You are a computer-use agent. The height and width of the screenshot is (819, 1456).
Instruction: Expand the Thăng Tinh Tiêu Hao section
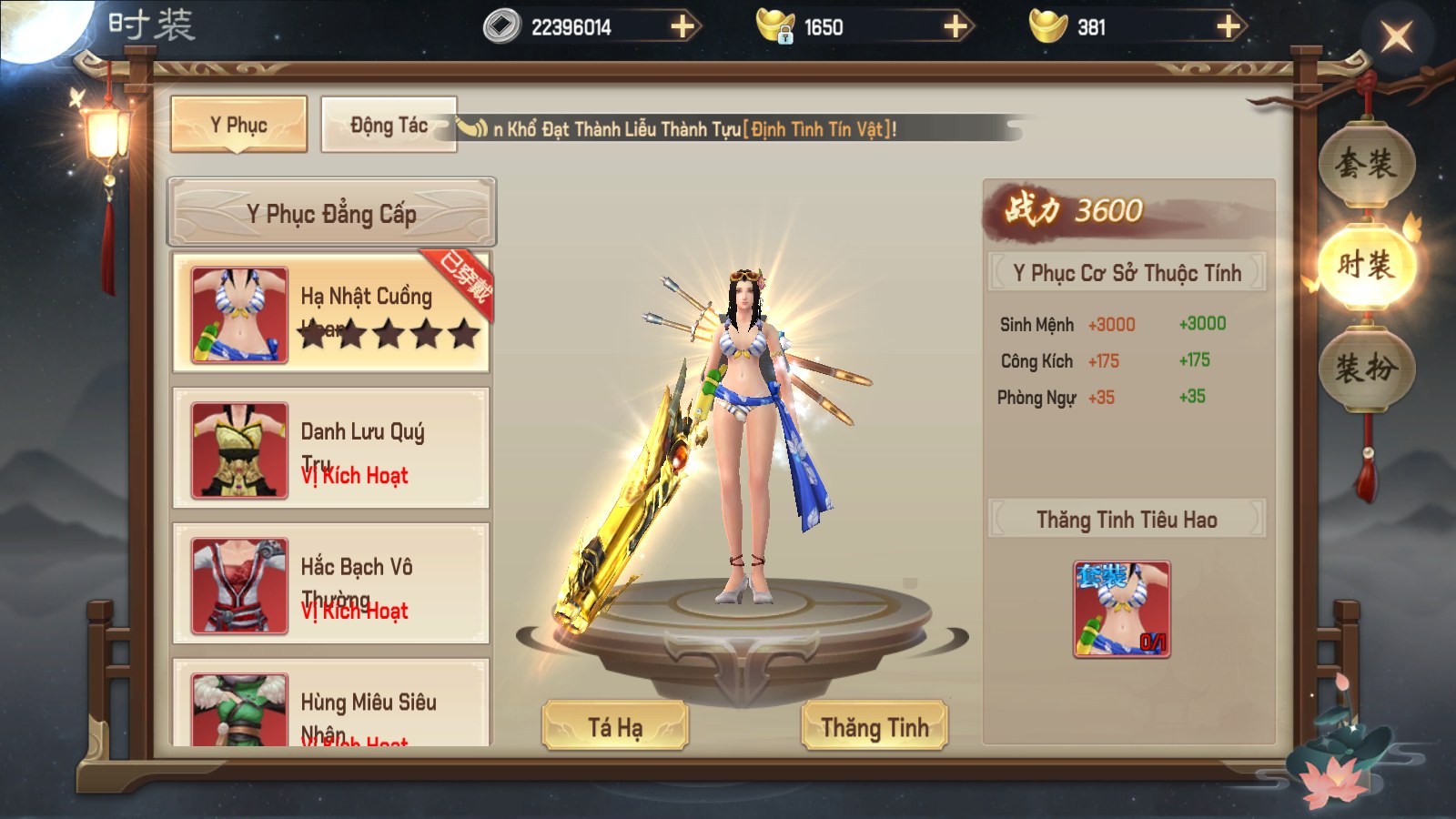(1127, 517)
